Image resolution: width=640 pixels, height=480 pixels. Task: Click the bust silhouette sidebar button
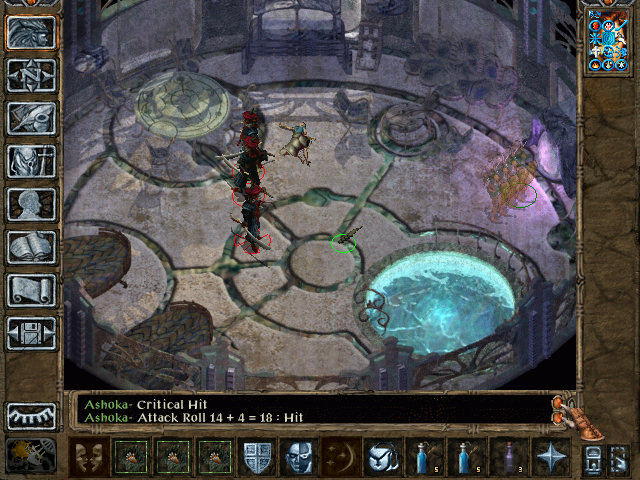[x=31, y=204]
